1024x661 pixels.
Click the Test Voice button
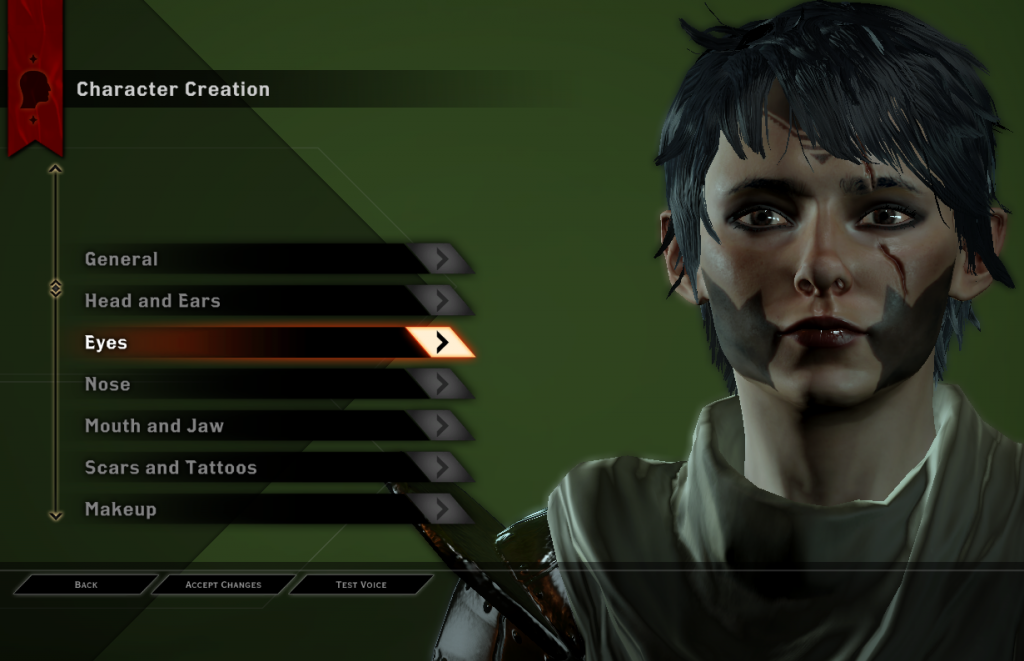[x=361, y=584]
